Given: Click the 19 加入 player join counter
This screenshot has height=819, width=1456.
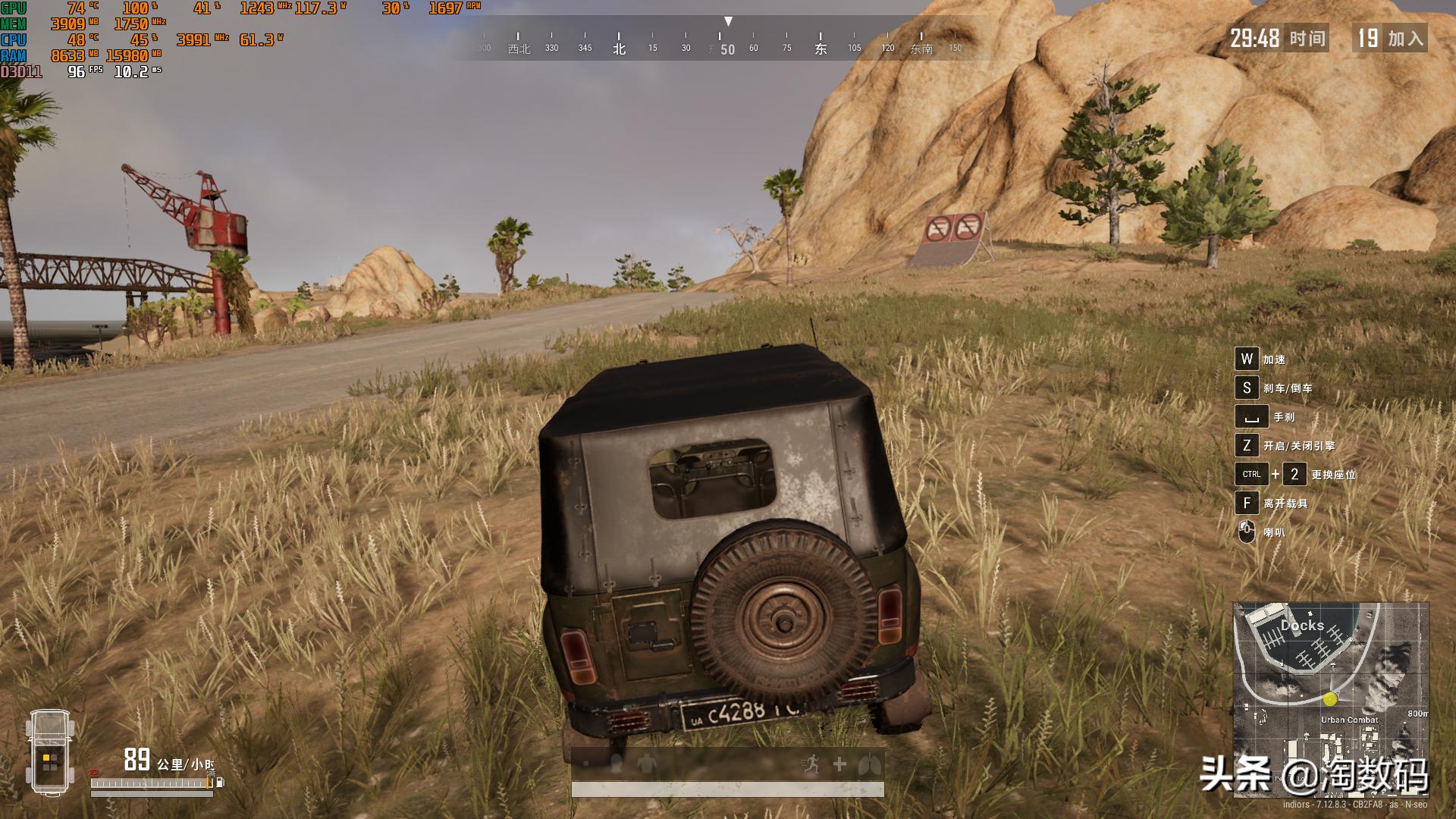Looking at the screenshot, I should [x=1390, y=38].
